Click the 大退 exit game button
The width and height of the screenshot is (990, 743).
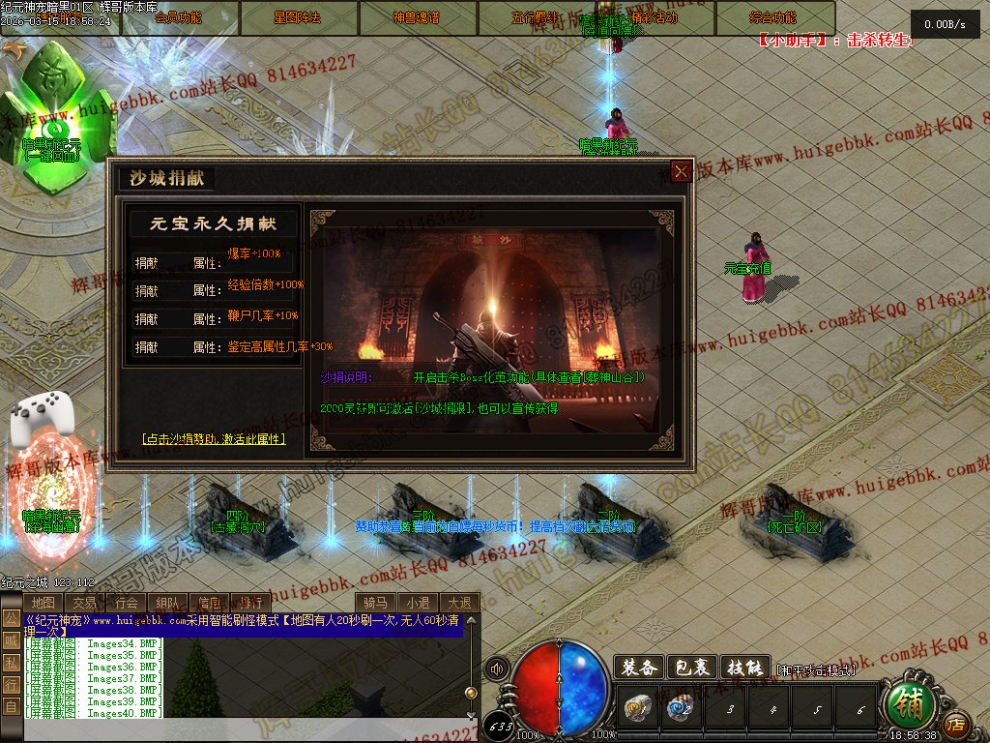pyautogui.click(x=459, y=602)
